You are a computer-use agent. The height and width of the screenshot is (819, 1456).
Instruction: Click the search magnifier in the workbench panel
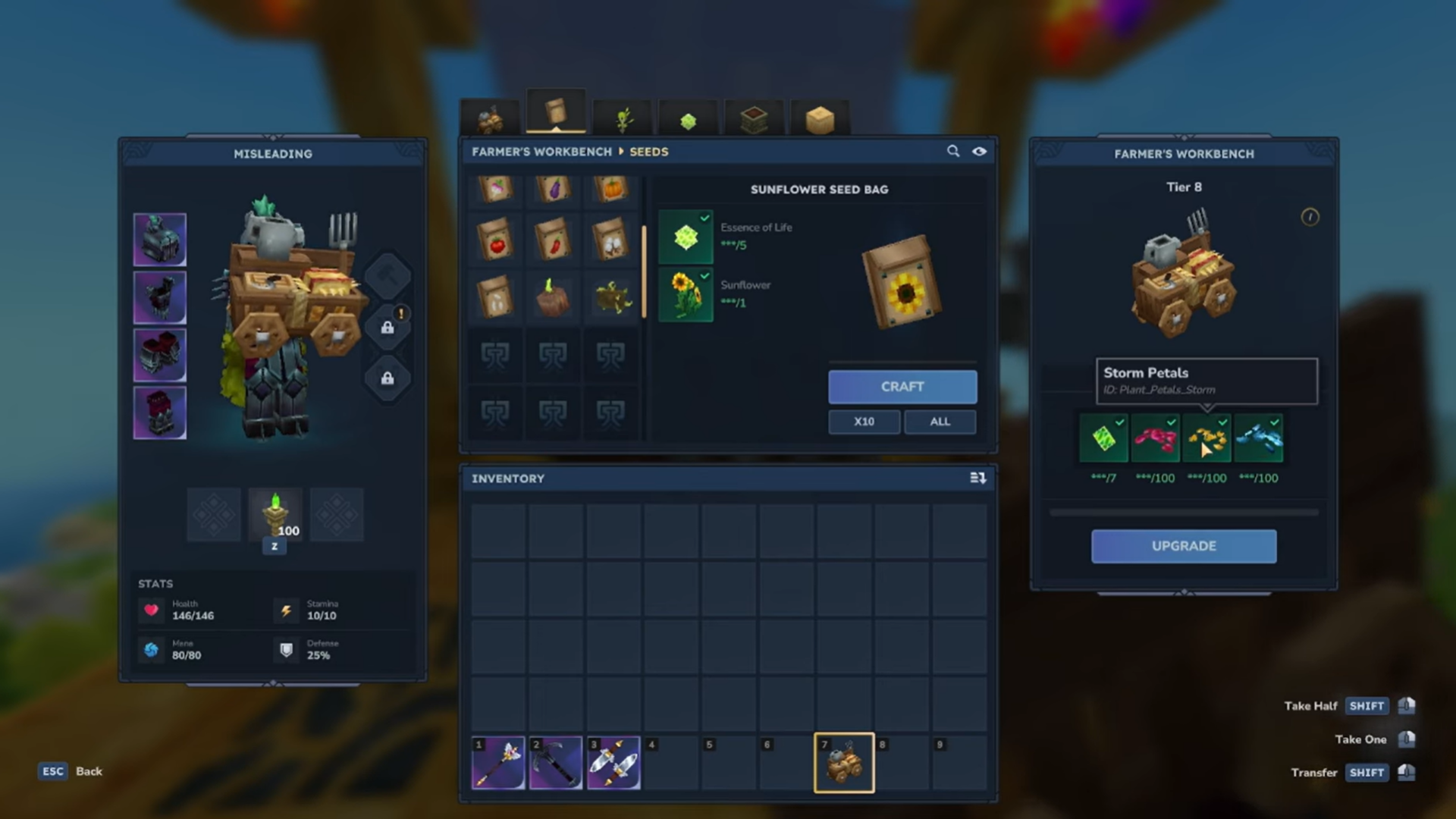tap(953, 152)
